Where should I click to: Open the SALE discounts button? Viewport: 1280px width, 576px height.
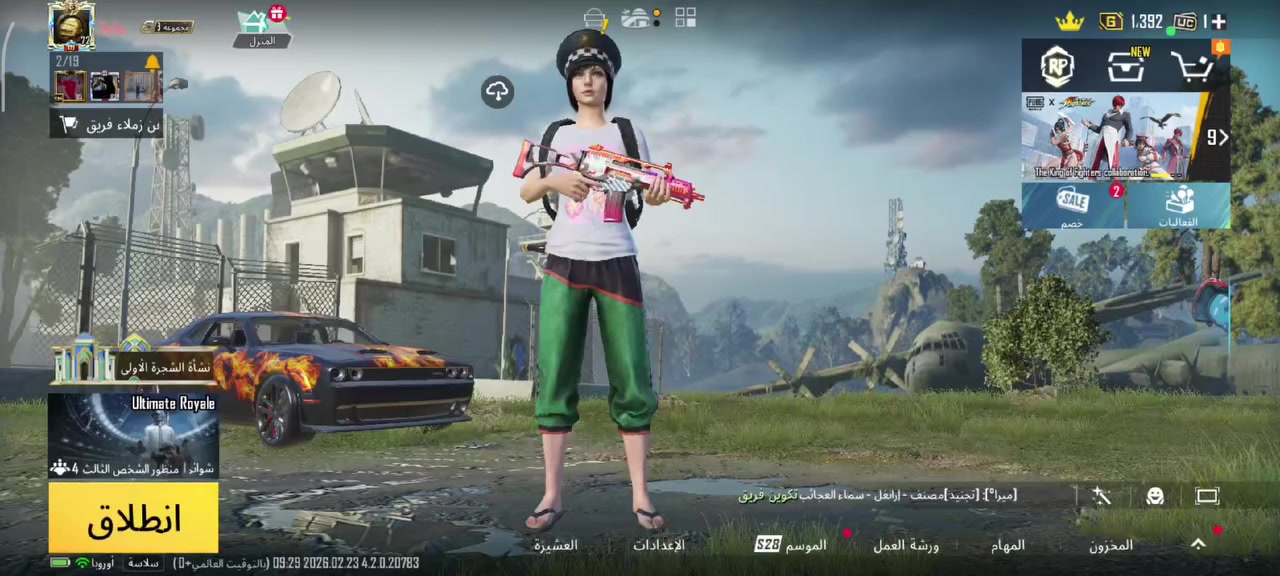tap(1073, 205)
